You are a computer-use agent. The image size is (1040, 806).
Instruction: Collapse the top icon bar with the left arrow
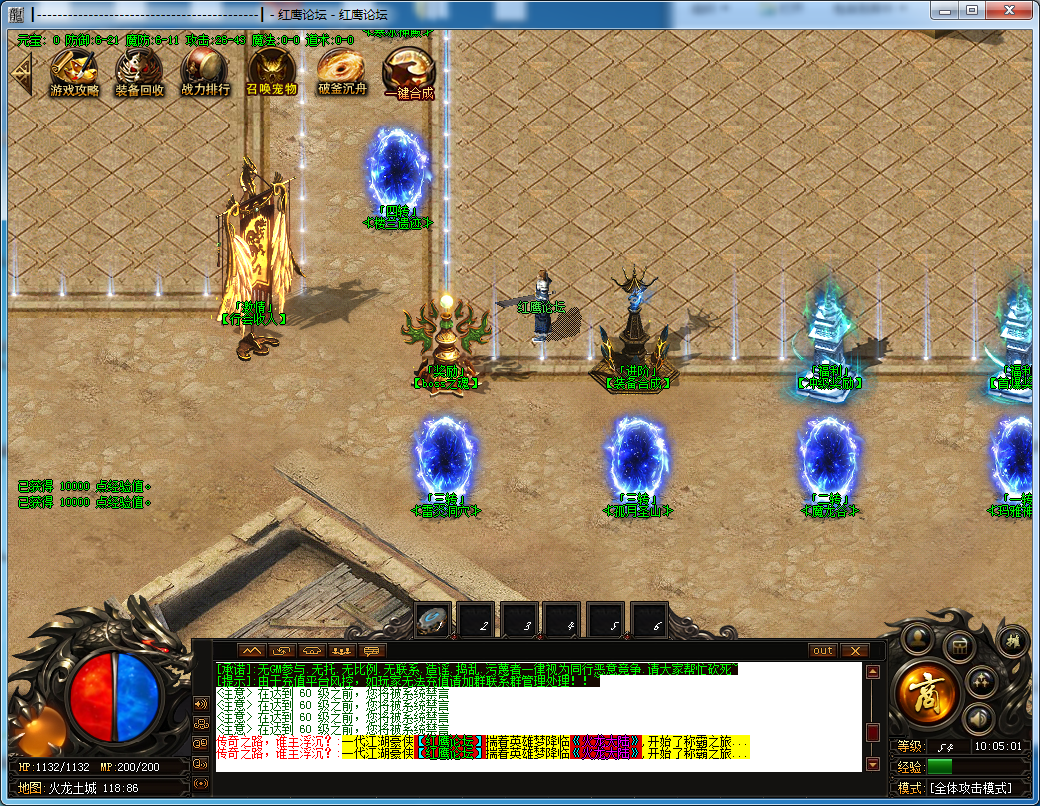21,71
